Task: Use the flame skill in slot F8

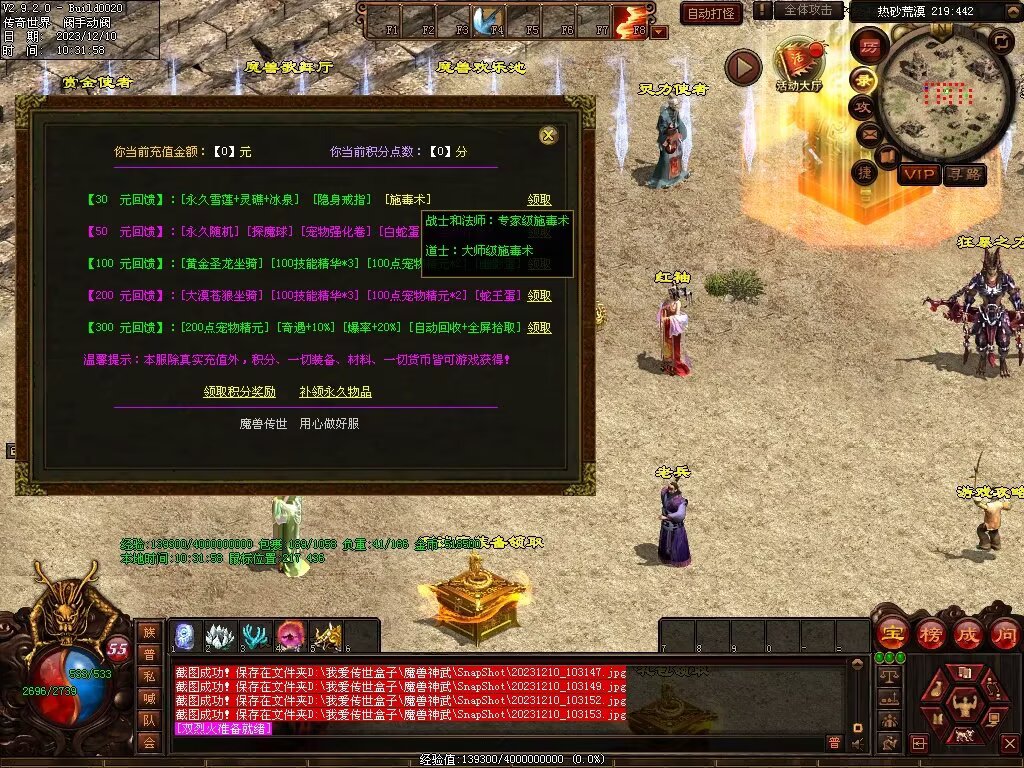Action: (x=630, y=19)
